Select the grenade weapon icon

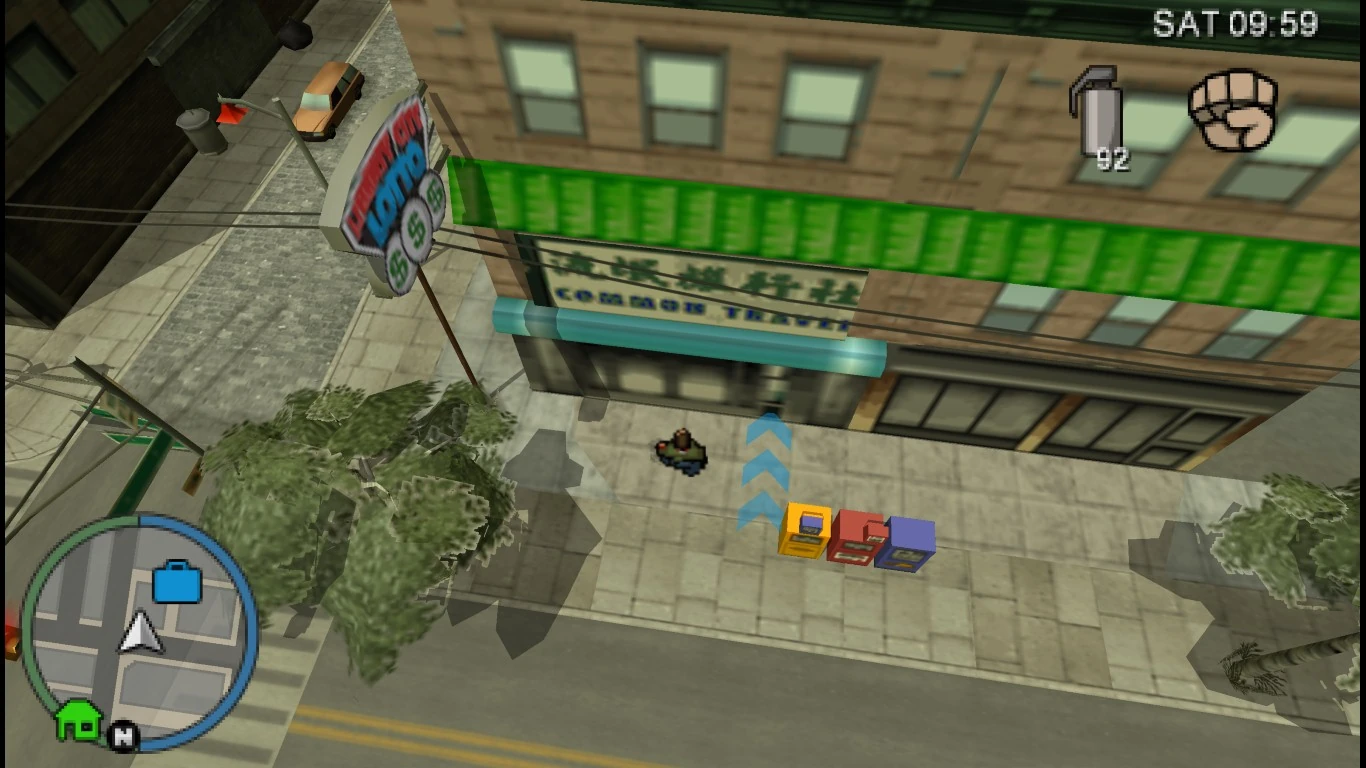click(1100, 105)
